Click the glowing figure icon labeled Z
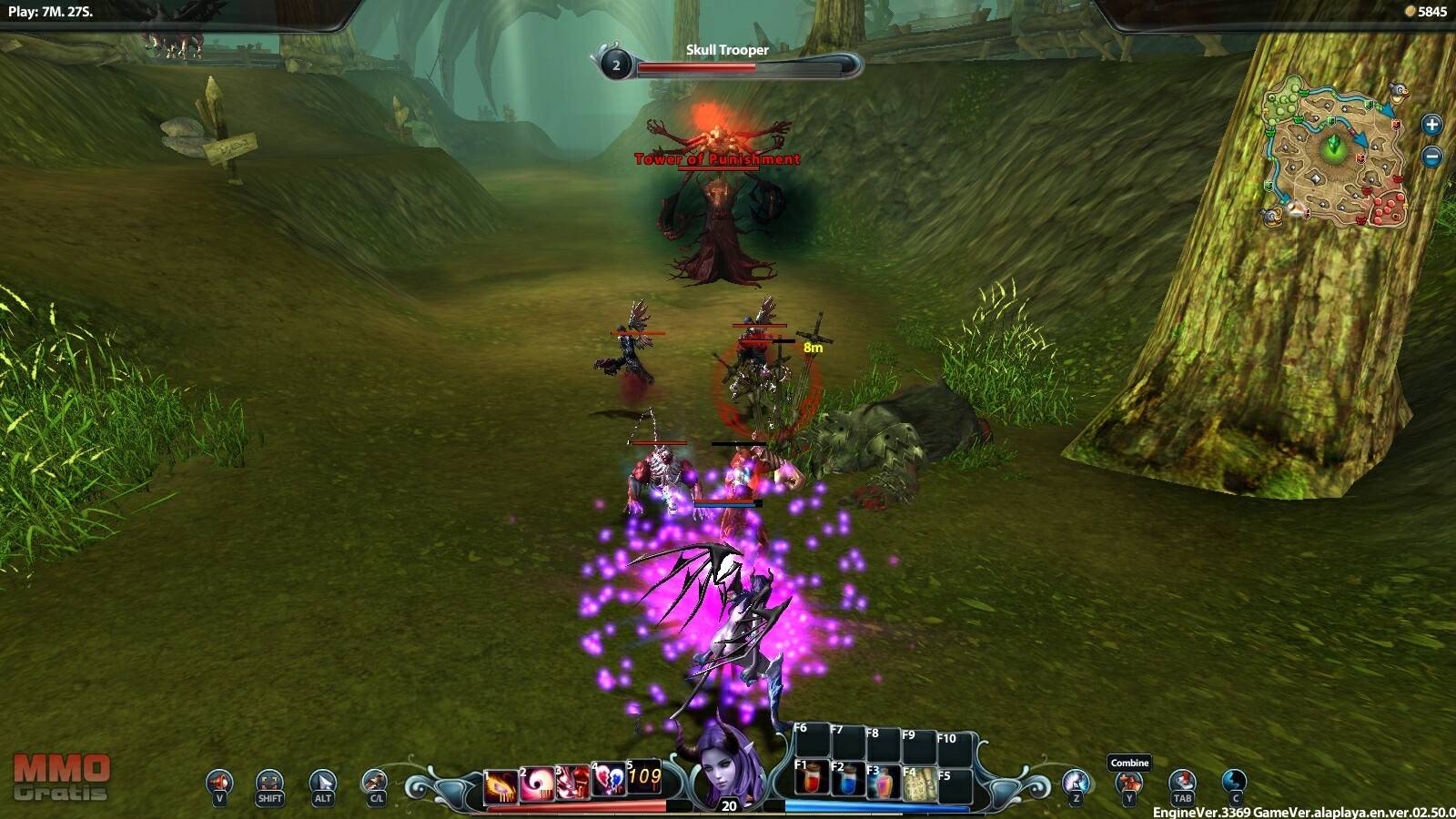 (1076, 783)
